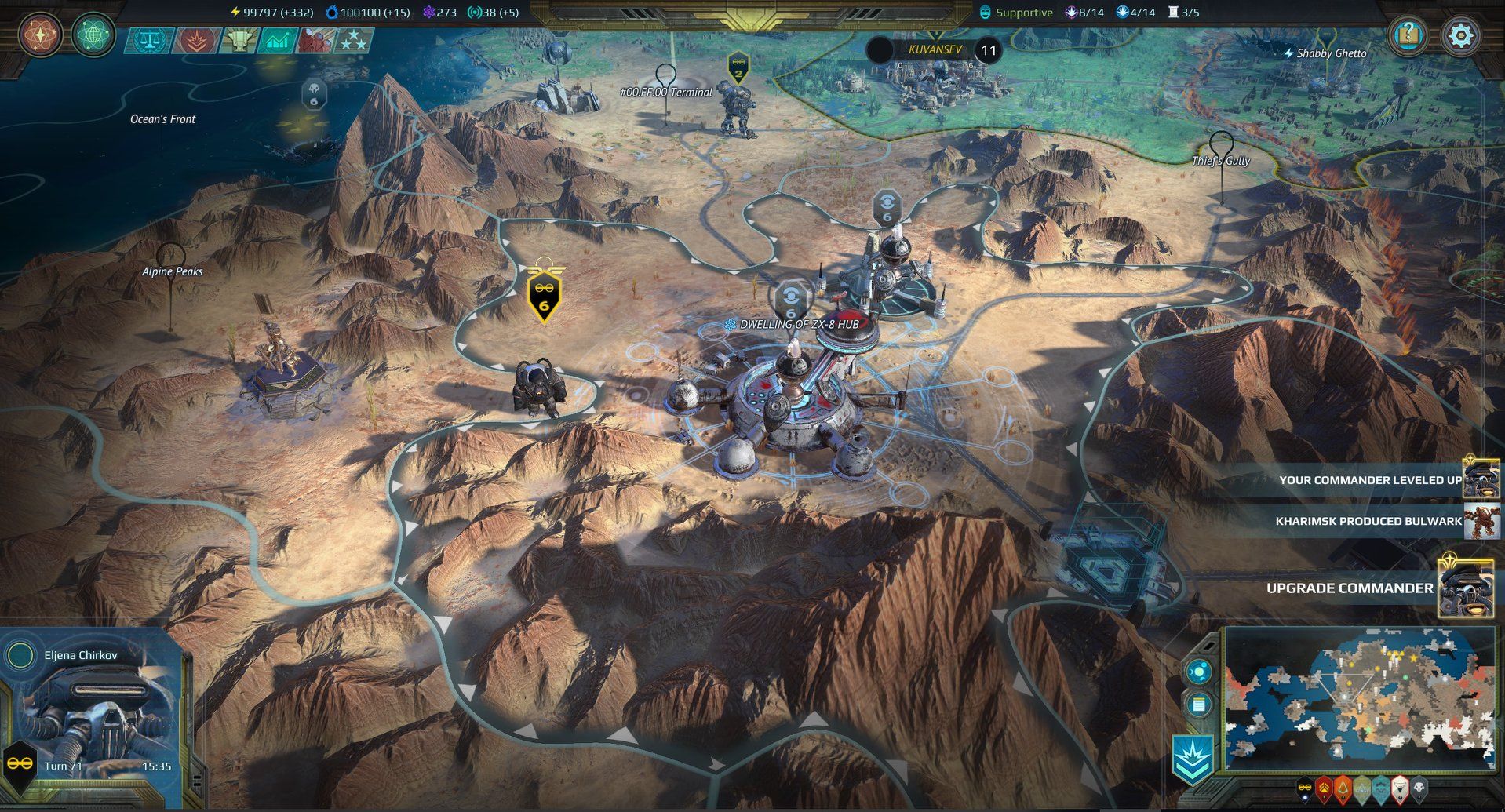
Task: Open the Empire throne overview icon
Action: [x=239, y=38]
